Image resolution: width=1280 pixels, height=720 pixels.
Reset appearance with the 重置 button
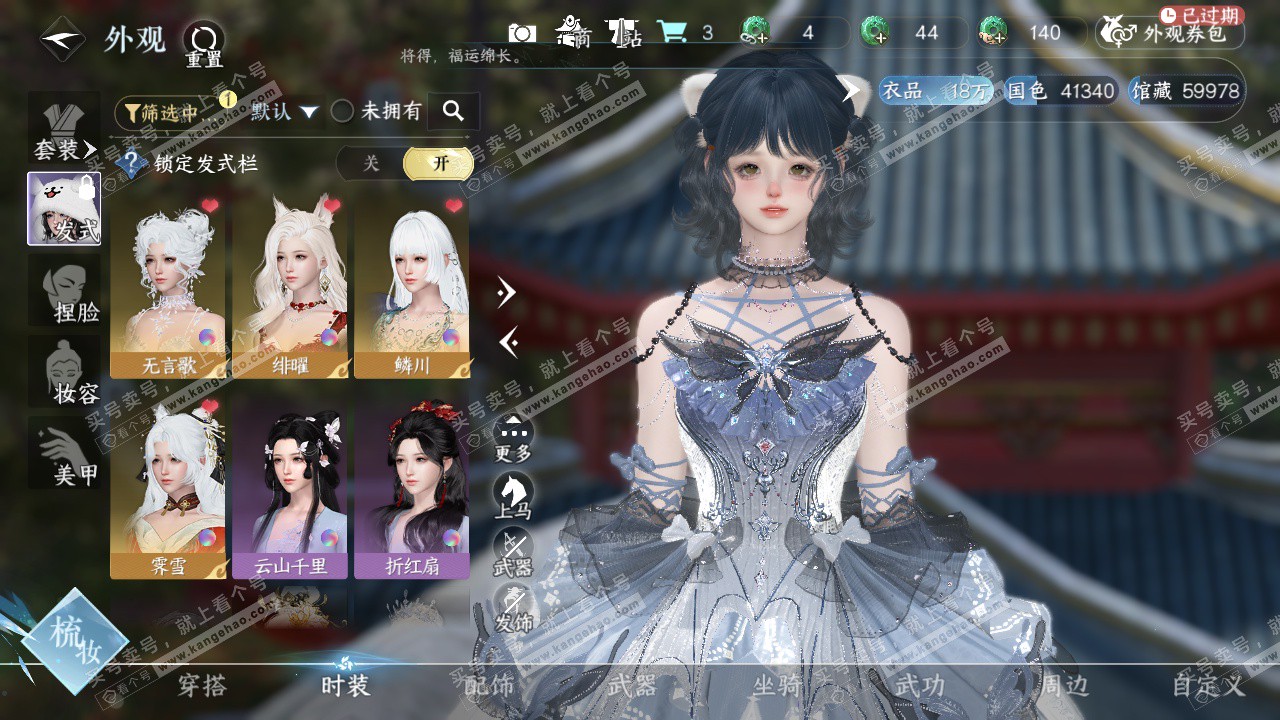204,44
